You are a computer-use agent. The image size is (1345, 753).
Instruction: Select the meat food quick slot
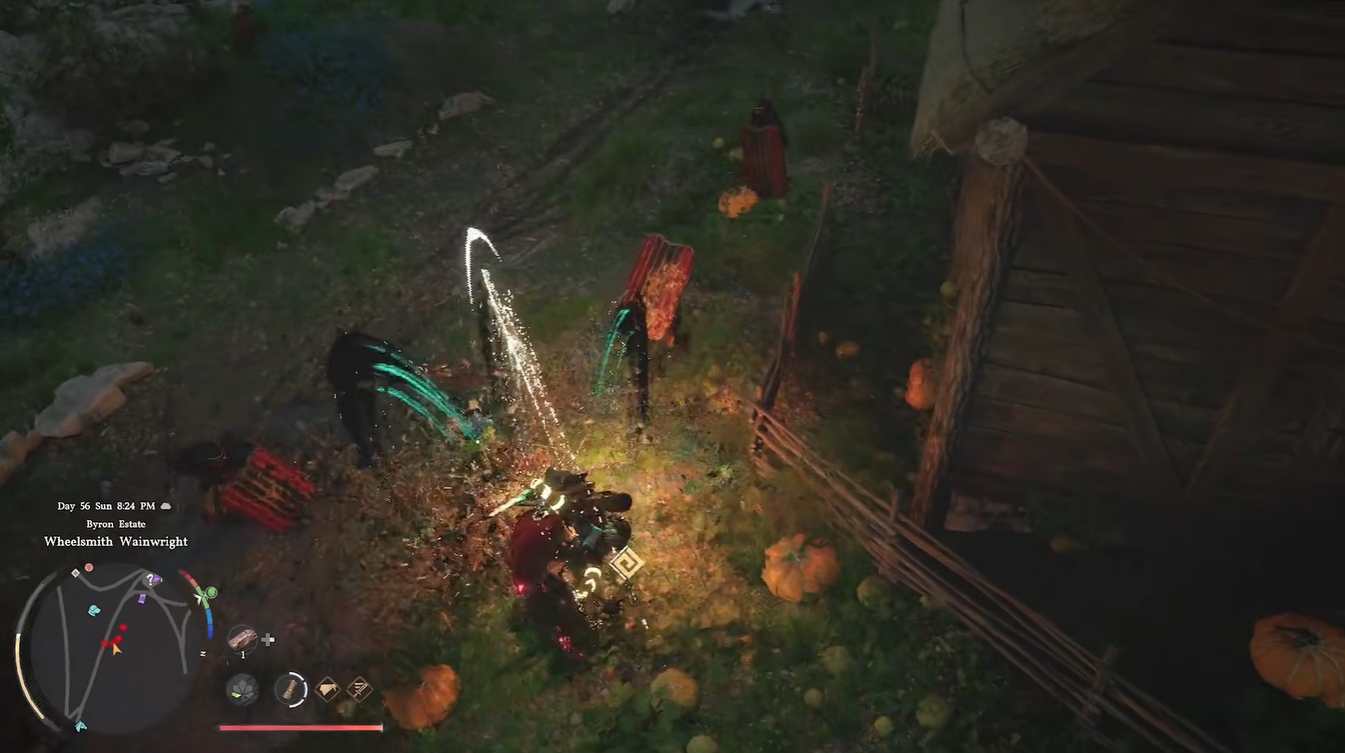[244, 639]
